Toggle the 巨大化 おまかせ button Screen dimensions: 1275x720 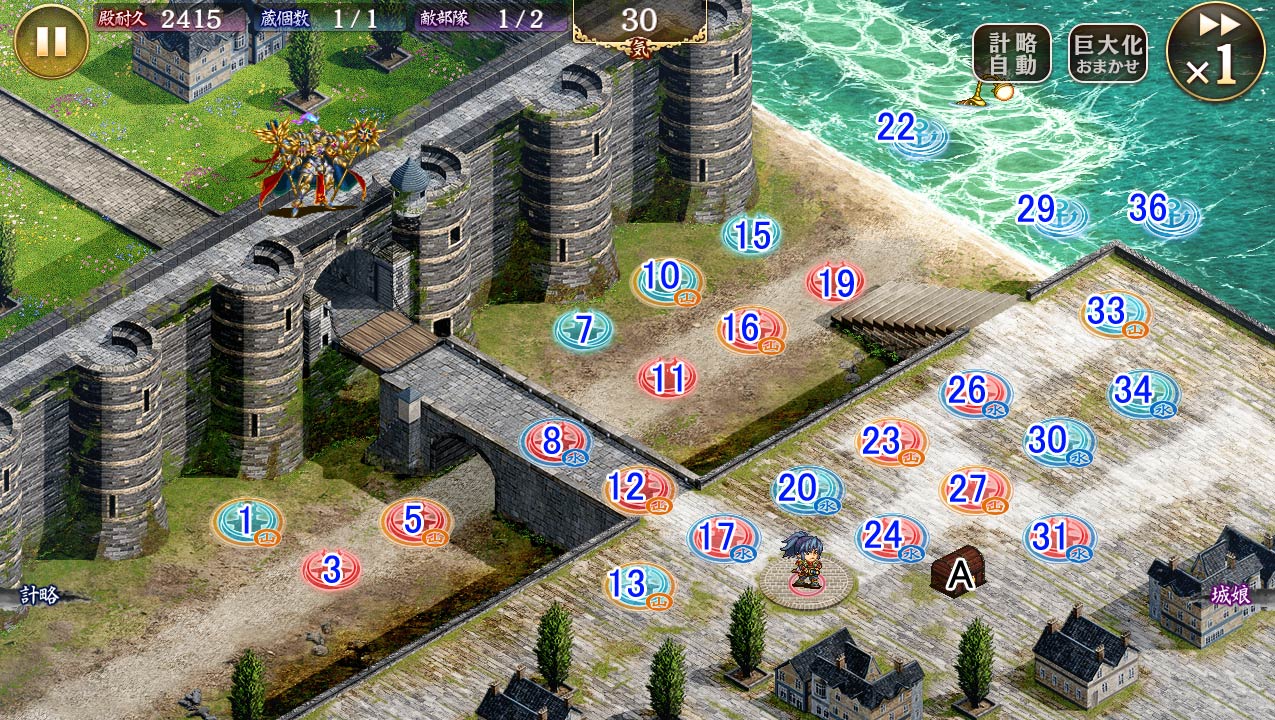[x=1107, y=53]
